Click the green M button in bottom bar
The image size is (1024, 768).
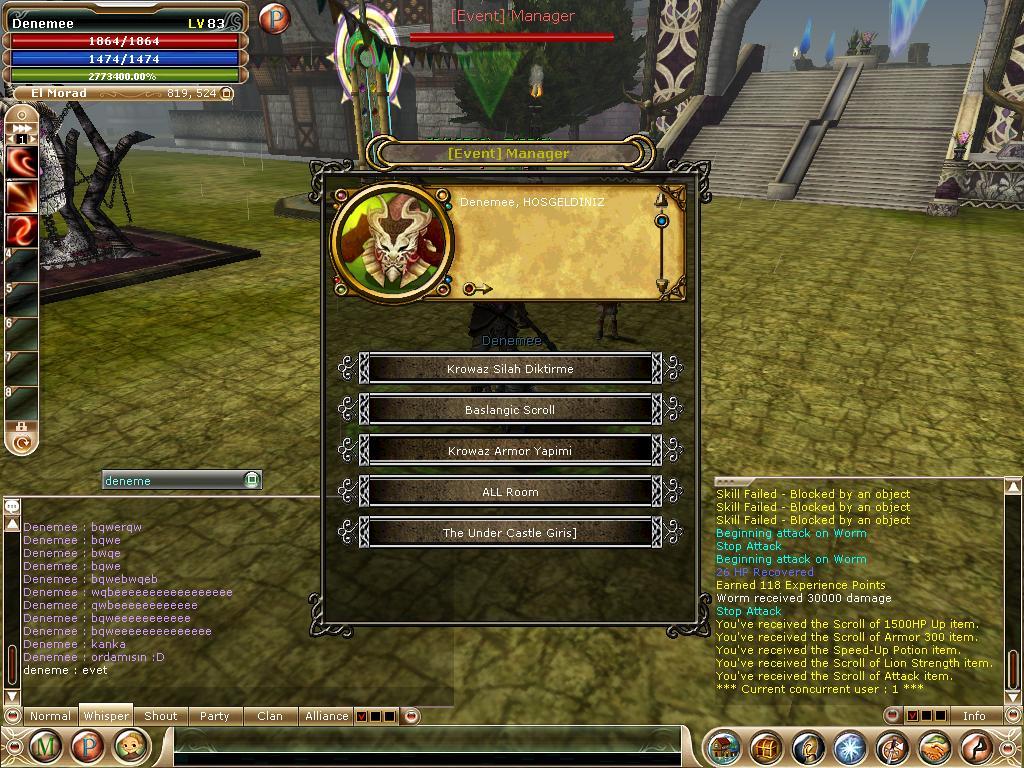[45, 747]
